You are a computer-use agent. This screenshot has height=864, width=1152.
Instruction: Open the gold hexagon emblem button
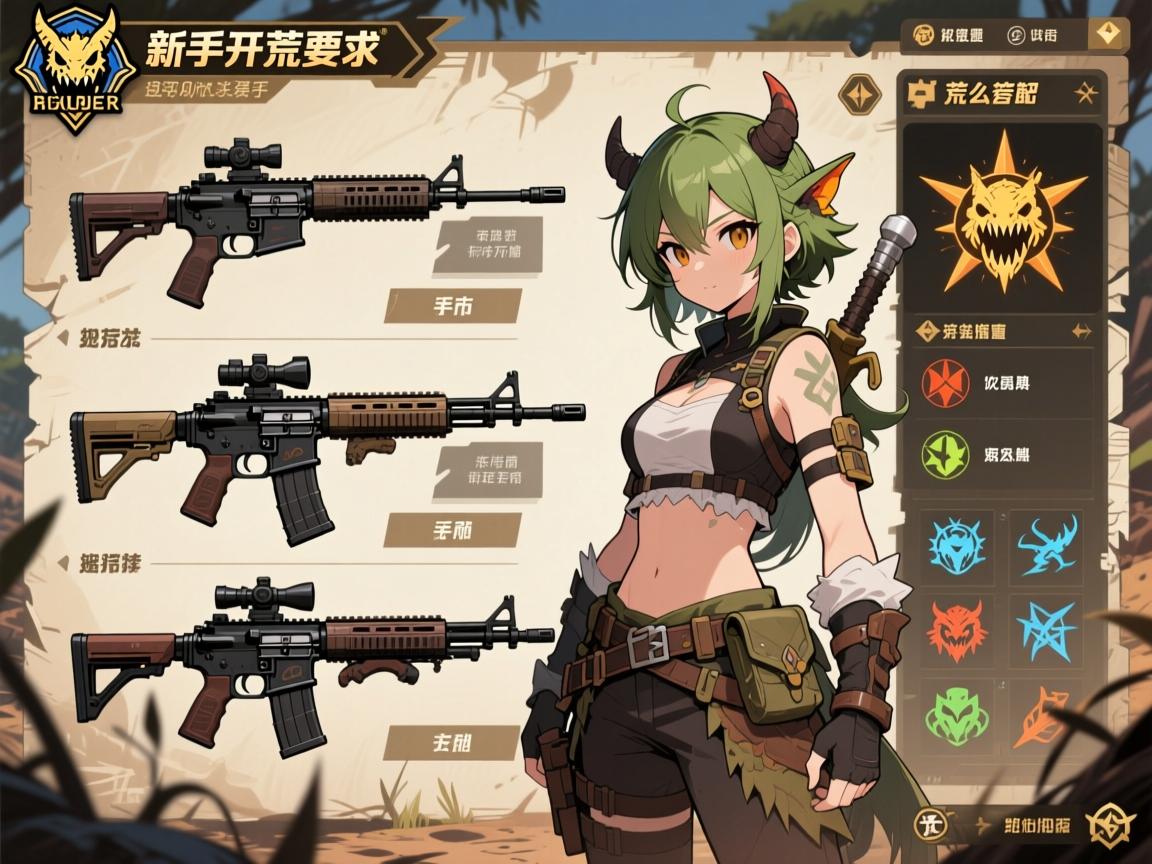[x=1110, y=824]
